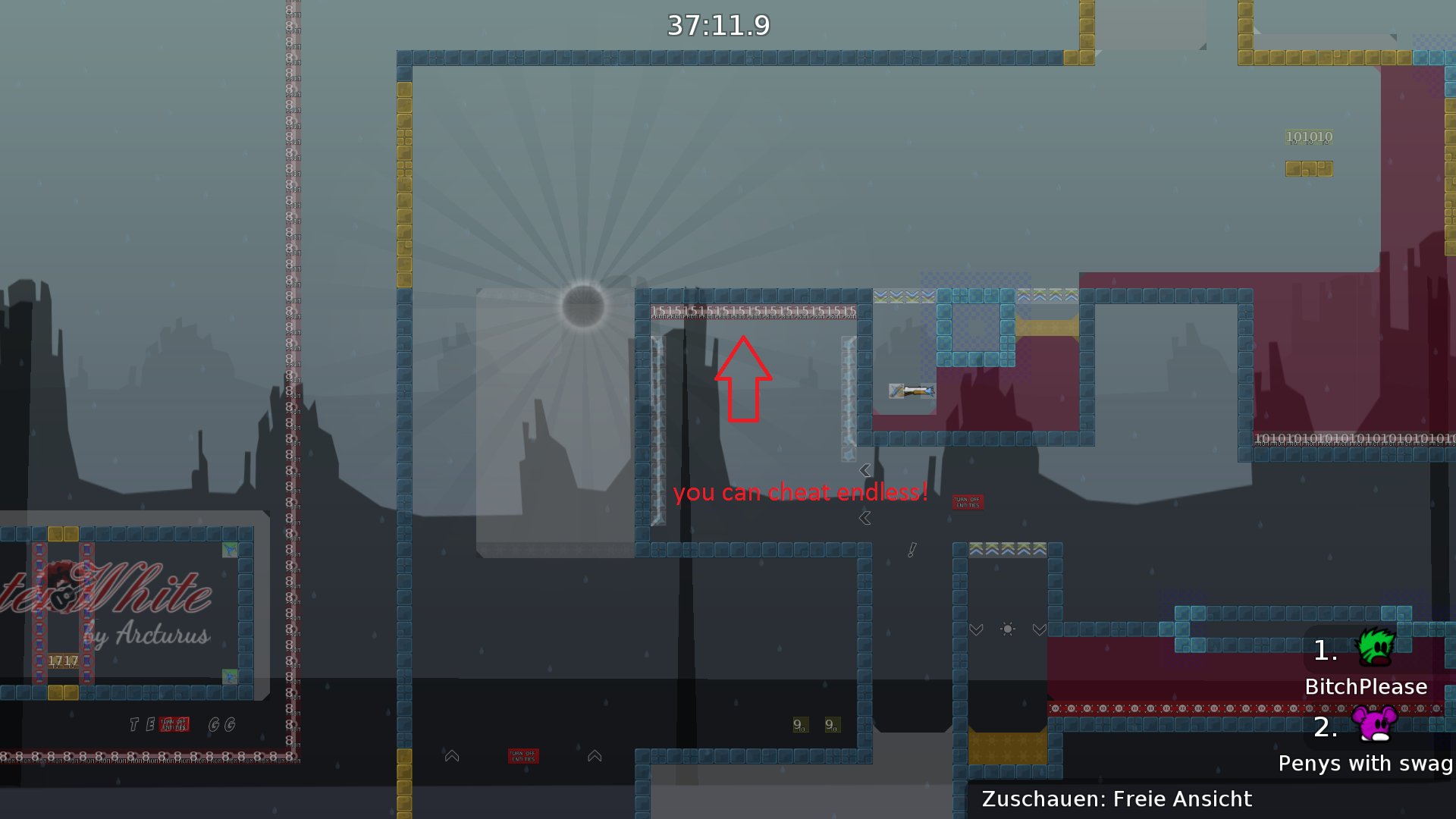
Task: Toggle the upper TURN OFF ENTITIES sign
Action: point(968,501)
